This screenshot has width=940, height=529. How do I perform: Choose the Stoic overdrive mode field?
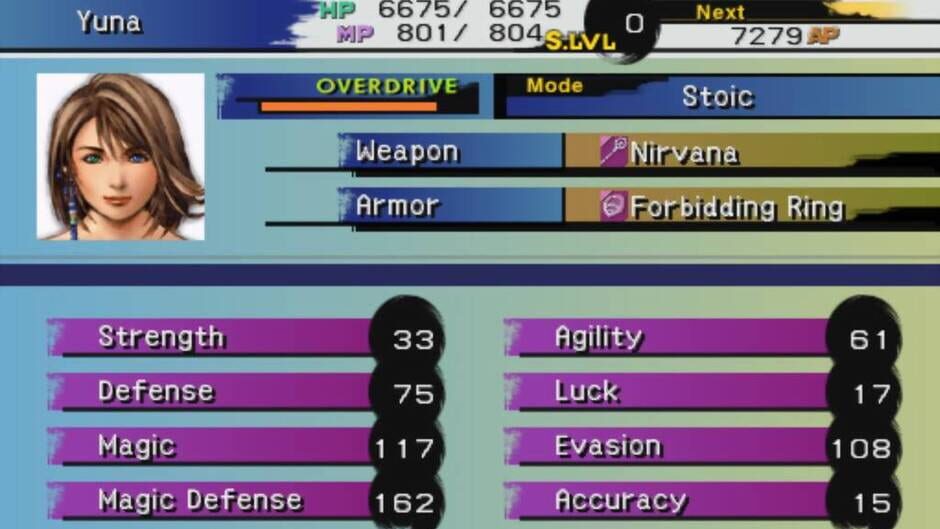point(716,97)
